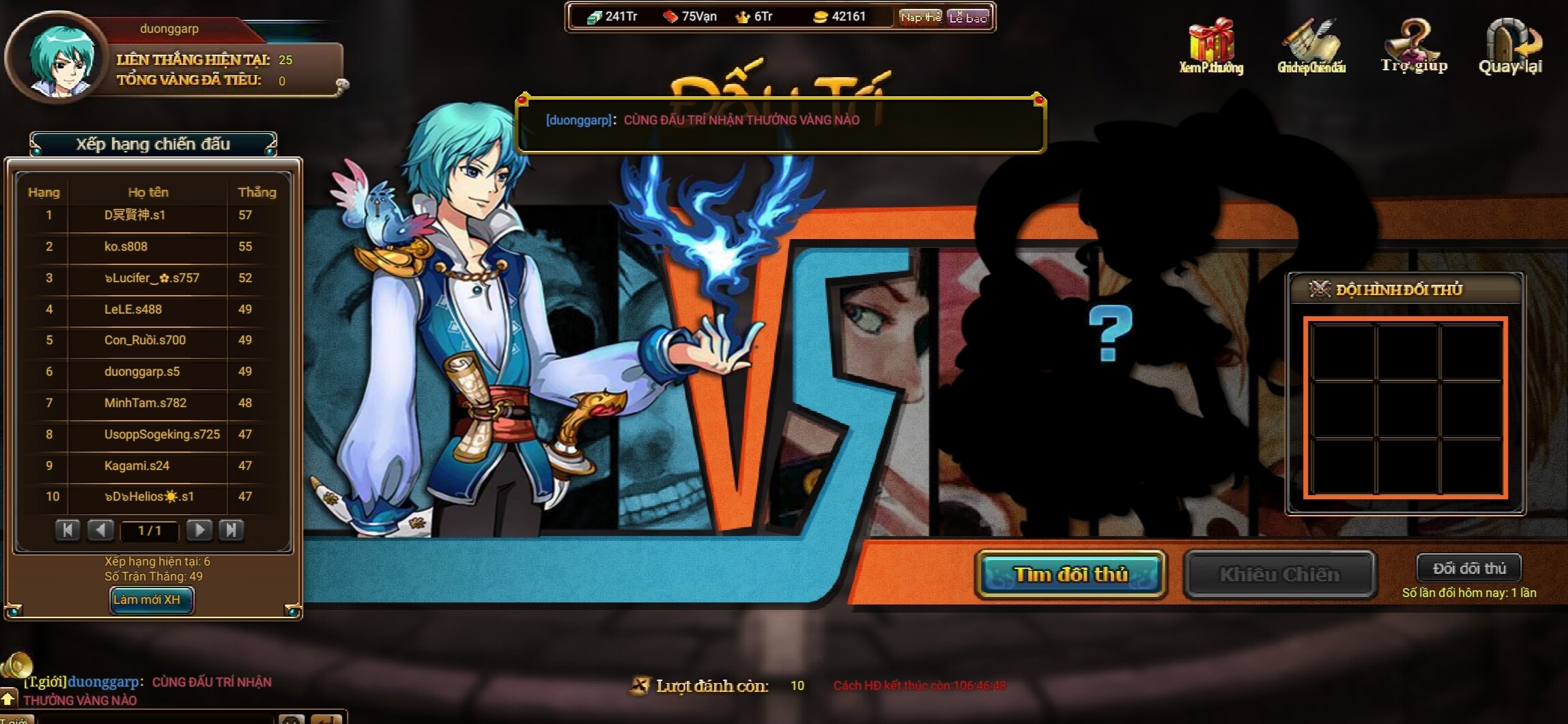This screenshot has height=724, width=1568.
Task: Click the world chat horn icon
Action: click(x=16, y=664)
